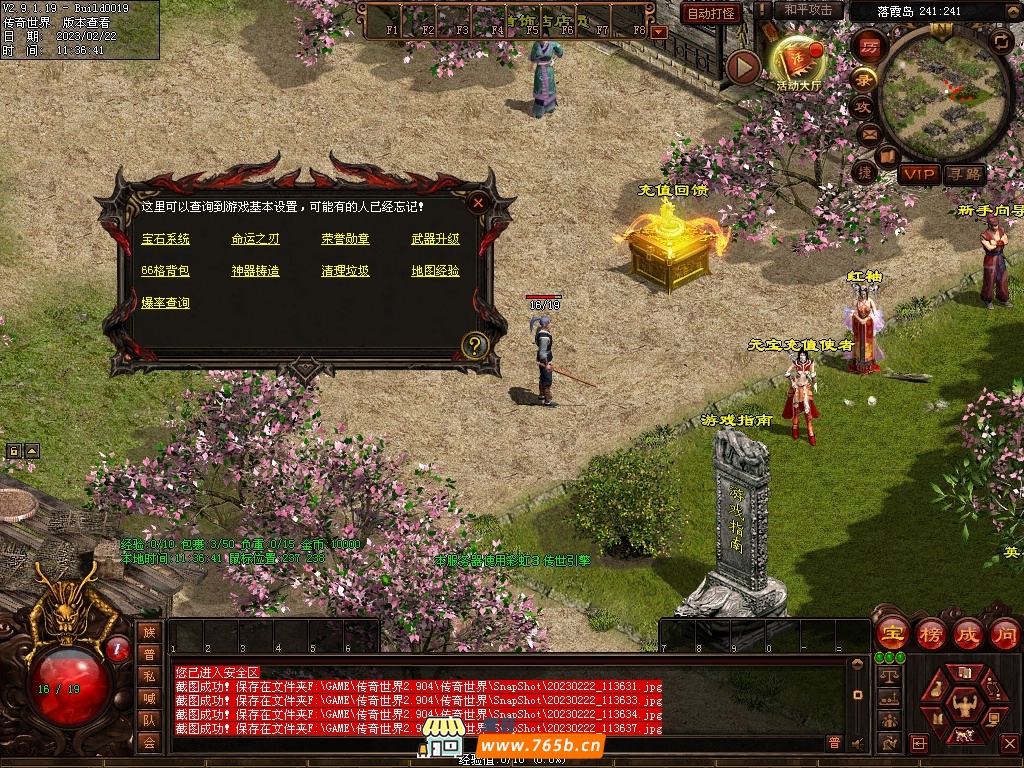Open the mail envelope icon
The width and height of the screenshot is (1024, 768).
pyautogui.click(x=867, y=133)
